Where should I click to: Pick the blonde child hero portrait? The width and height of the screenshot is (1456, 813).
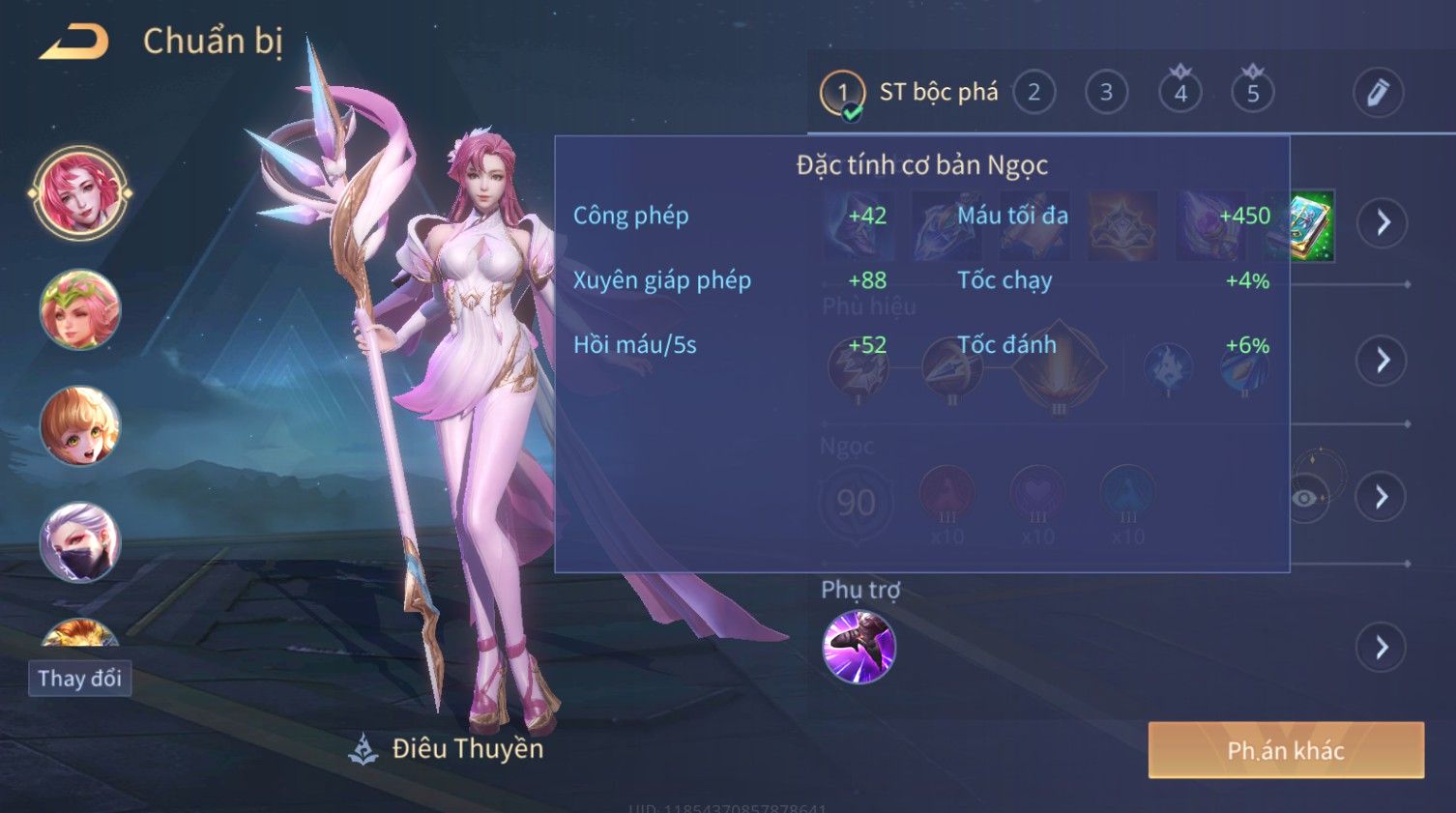coord(80,425)
